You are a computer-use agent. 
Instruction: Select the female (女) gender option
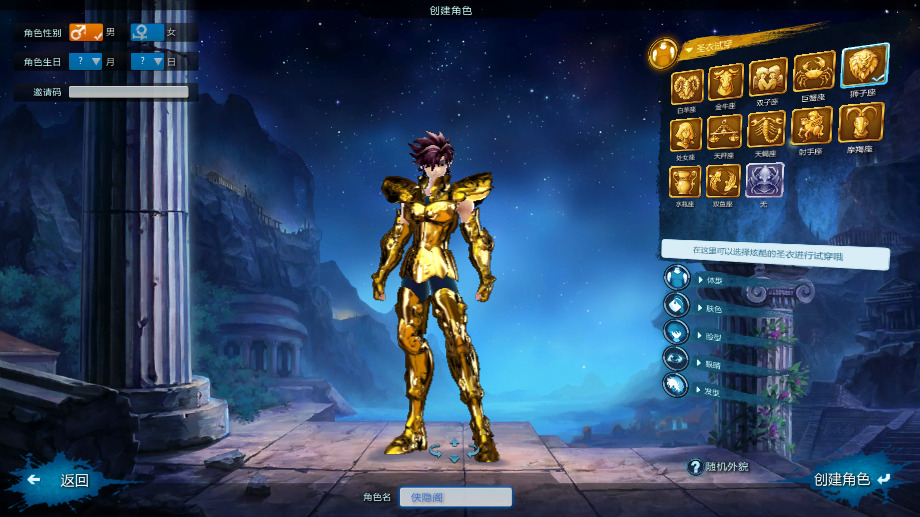point(147,33)
